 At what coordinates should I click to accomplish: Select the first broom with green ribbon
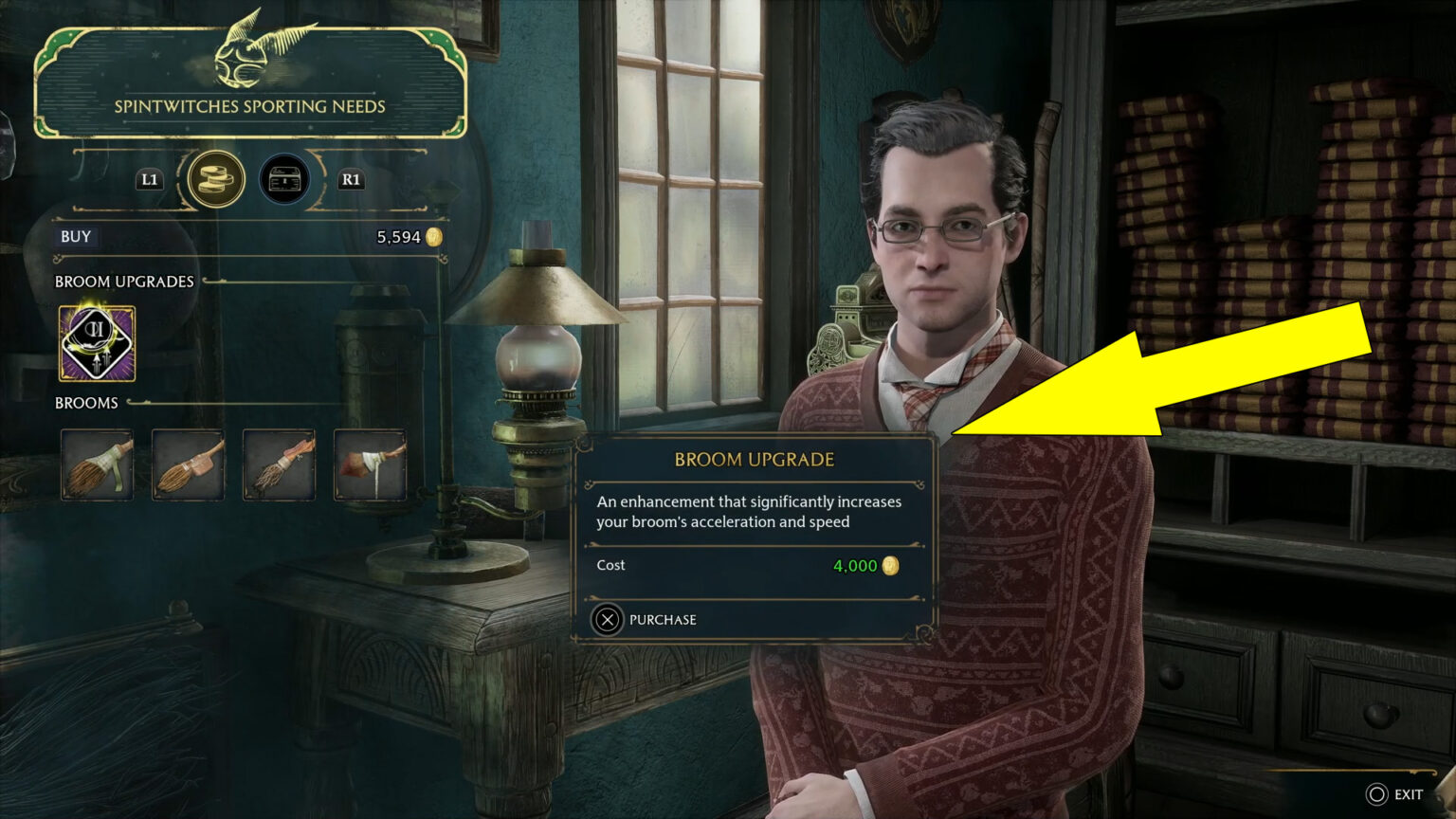(x=96, y=464)
